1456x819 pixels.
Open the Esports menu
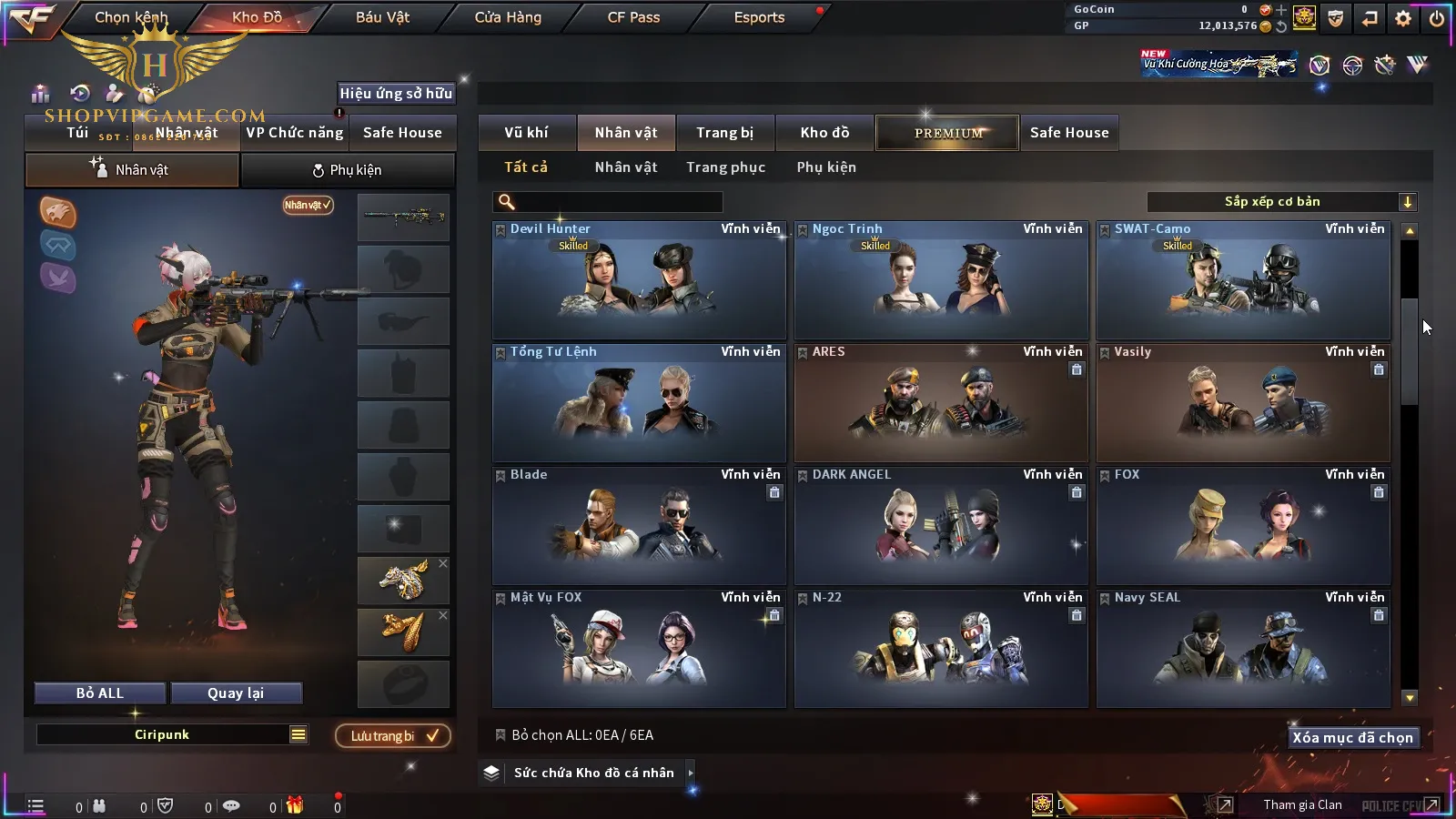pos(759,17)
